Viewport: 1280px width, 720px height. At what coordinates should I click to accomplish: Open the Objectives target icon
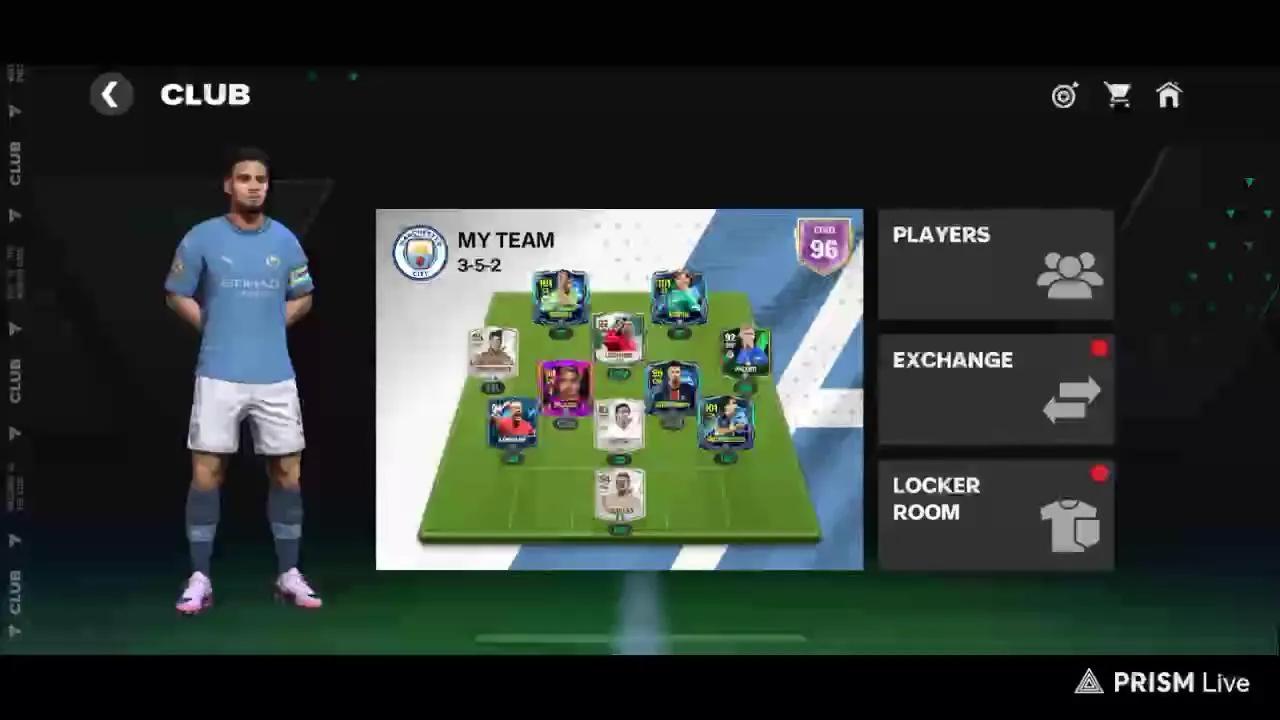coord(1064,95)
